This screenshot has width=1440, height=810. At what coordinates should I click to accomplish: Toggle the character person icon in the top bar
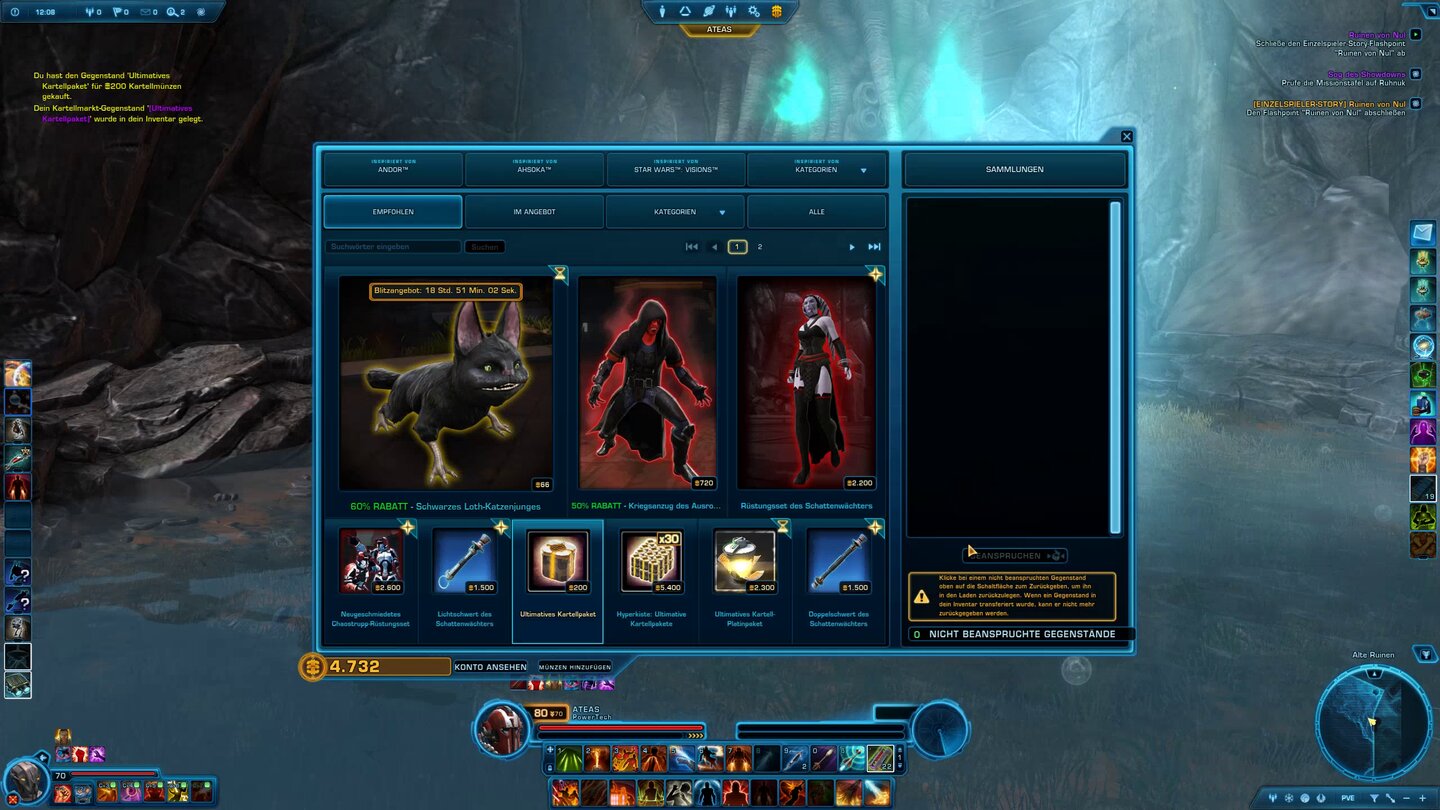662,11
